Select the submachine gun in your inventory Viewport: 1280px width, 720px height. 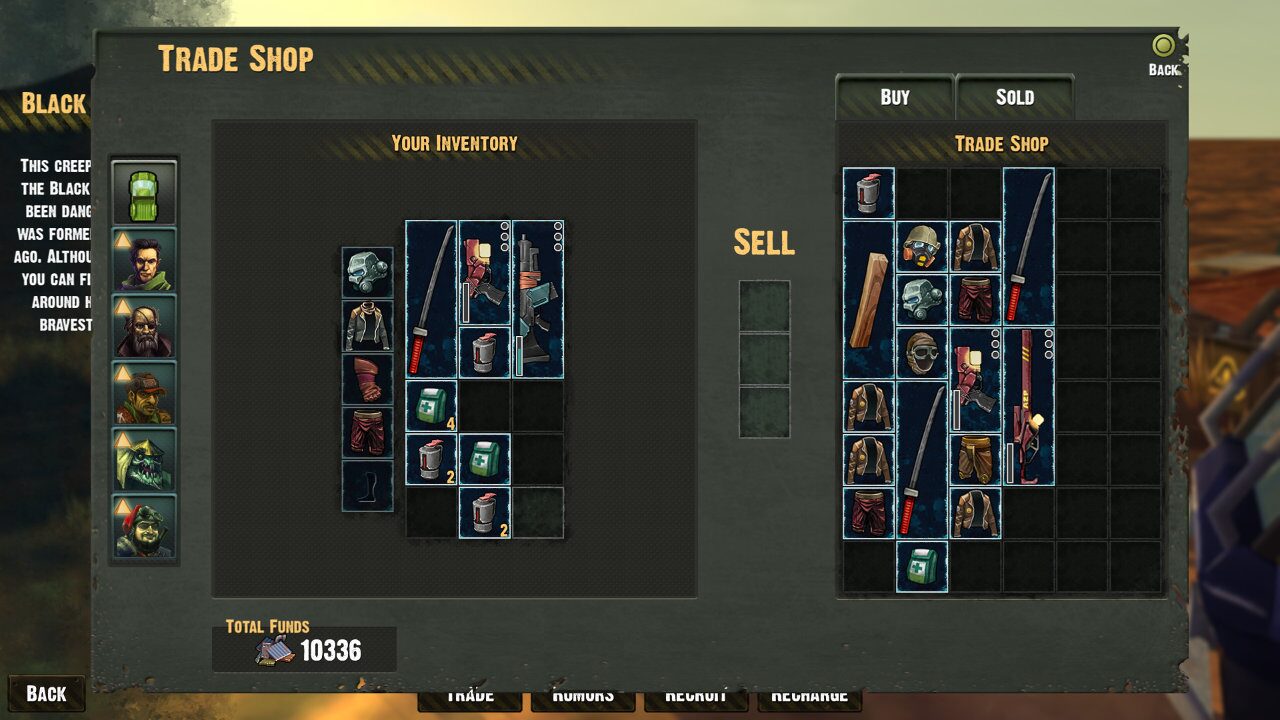[x=538, y=300]
